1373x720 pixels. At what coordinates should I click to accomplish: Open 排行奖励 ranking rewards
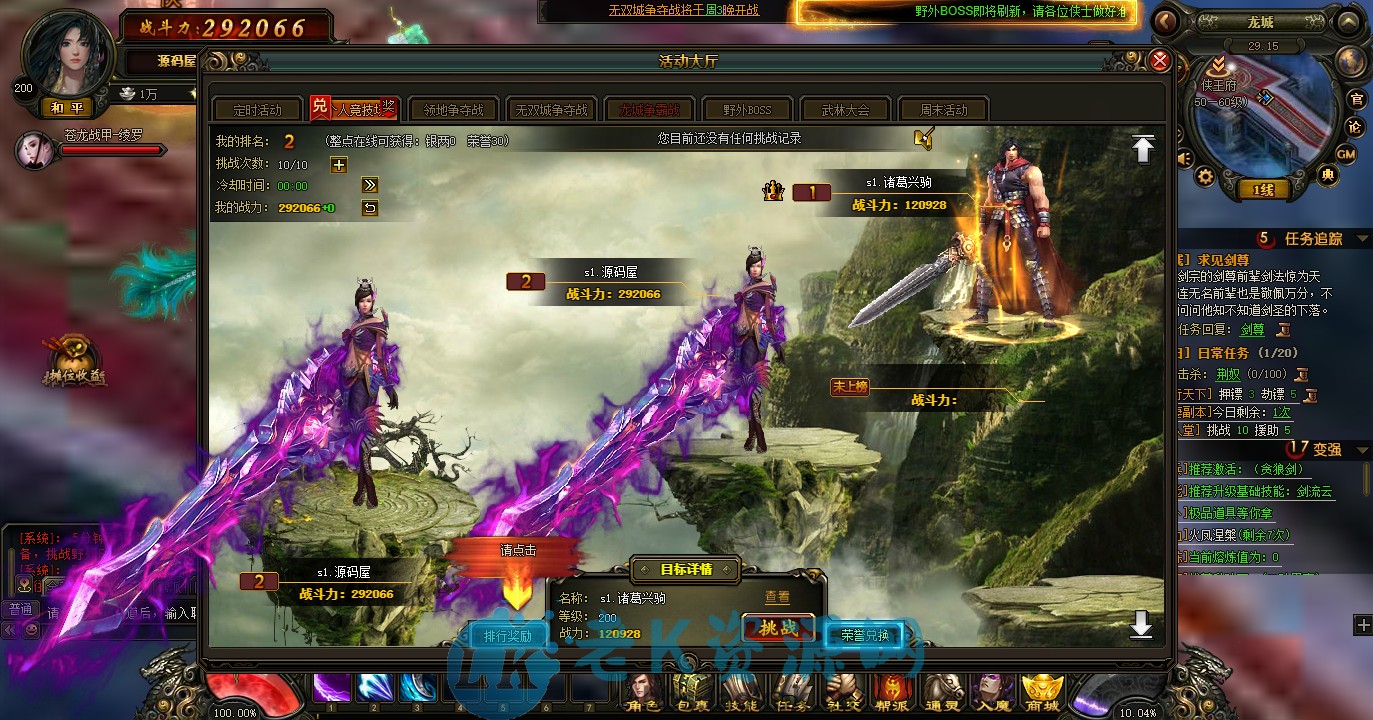click(507, 635)
